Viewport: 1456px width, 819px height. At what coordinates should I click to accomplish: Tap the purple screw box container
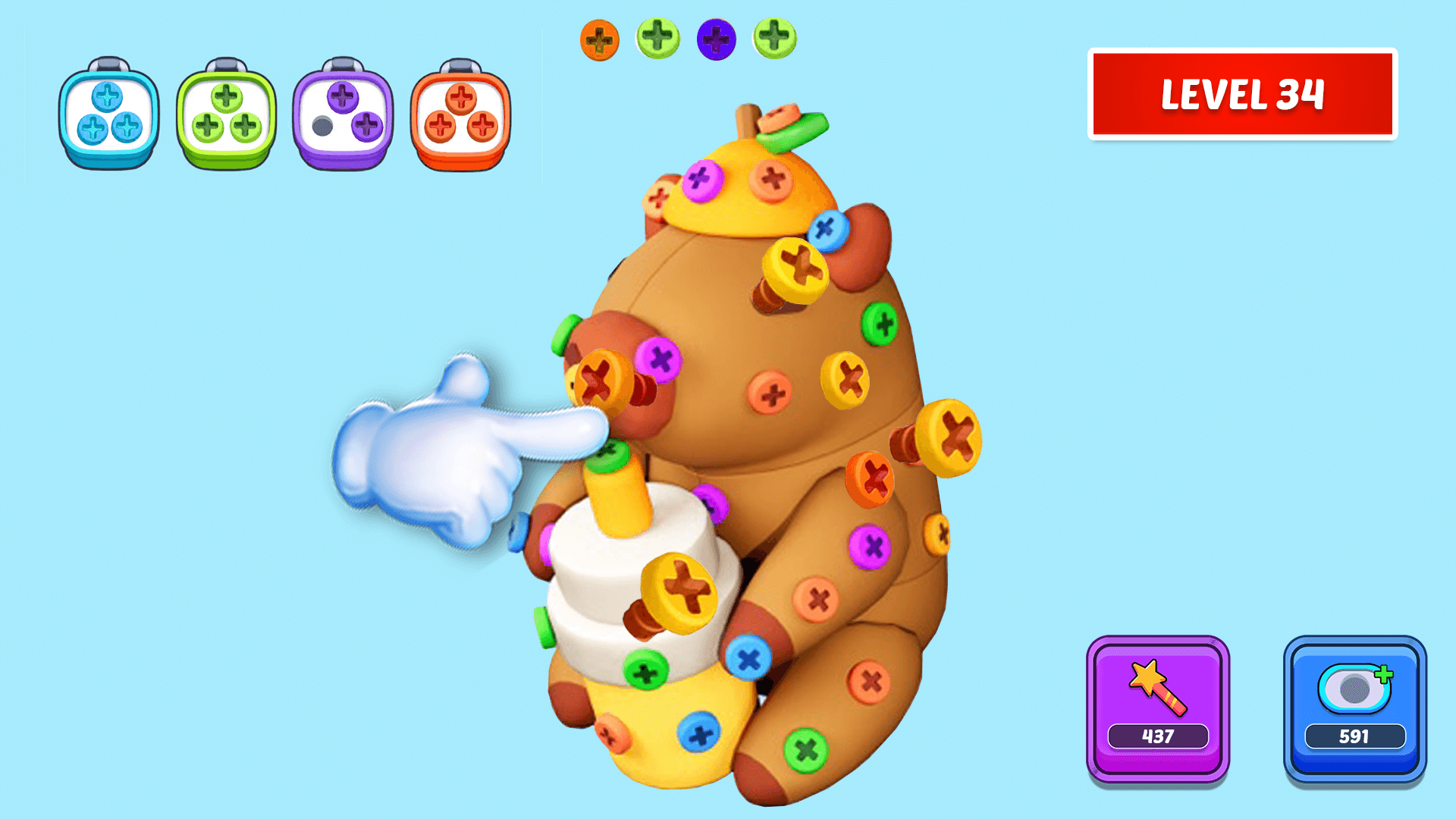click(343, 114)
